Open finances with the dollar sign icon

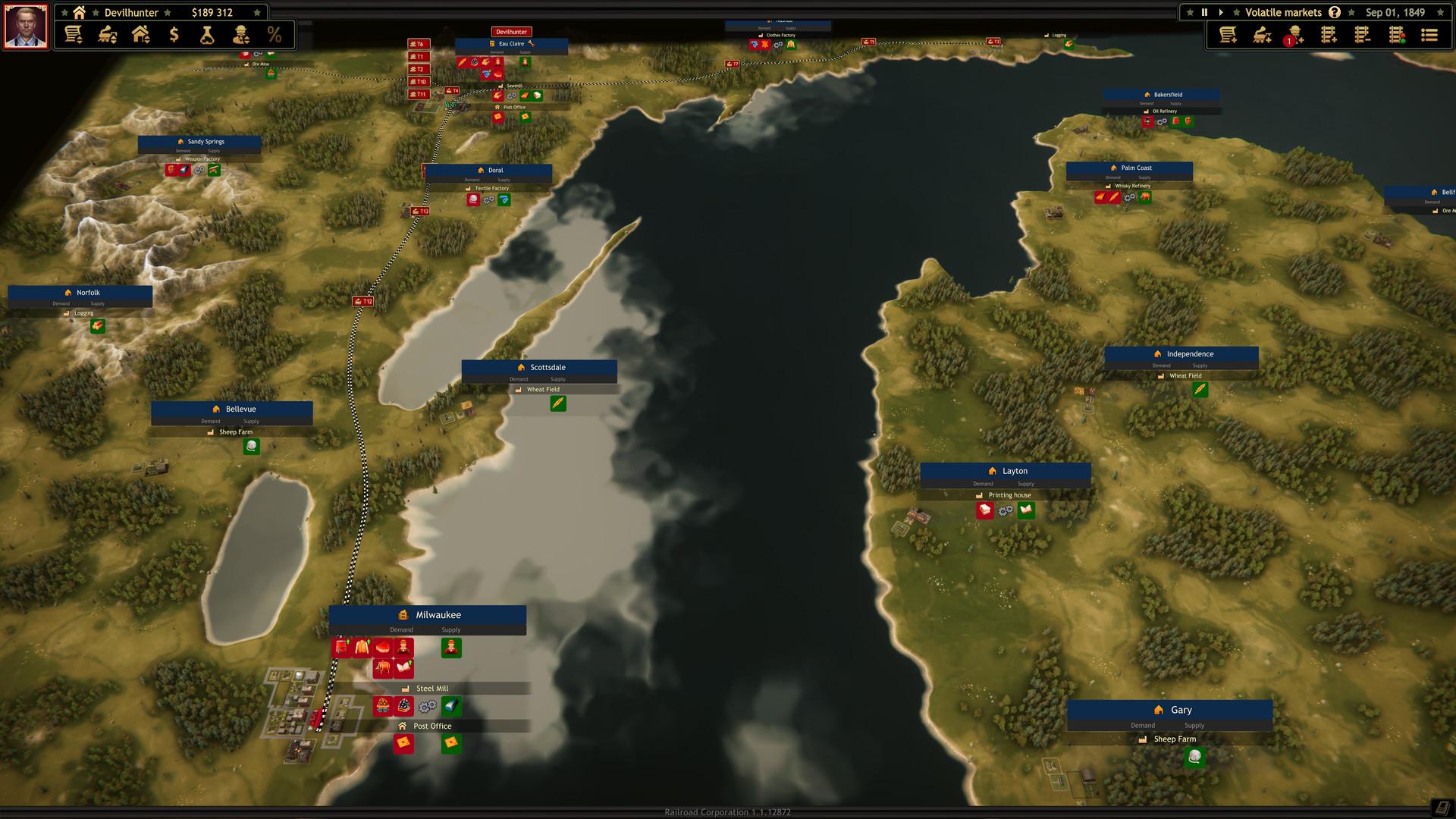pyautogui.click(x=173, y=35)
